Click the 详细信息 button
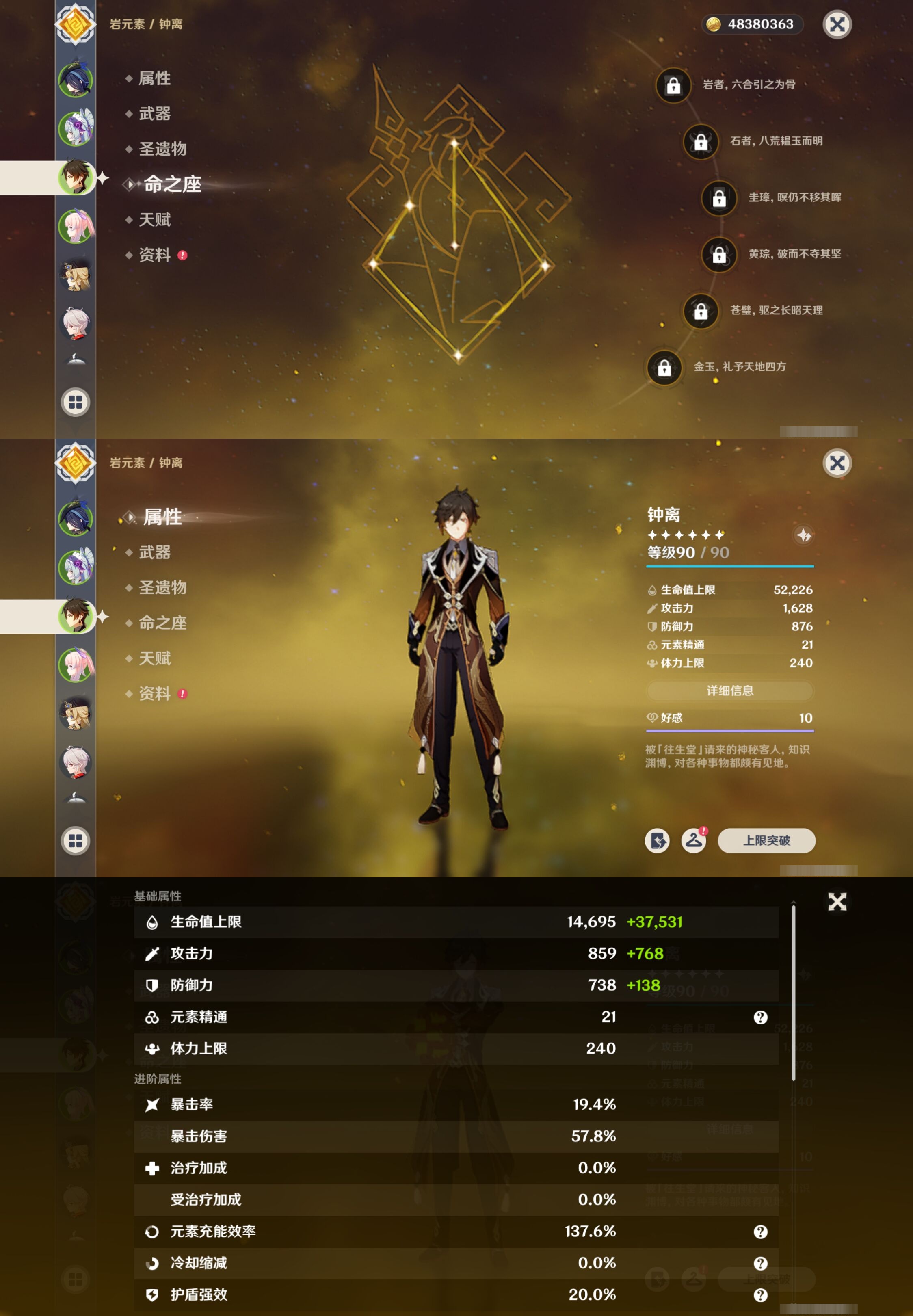The height and width of the screenshot is (1316, 913). coord(730,691)
